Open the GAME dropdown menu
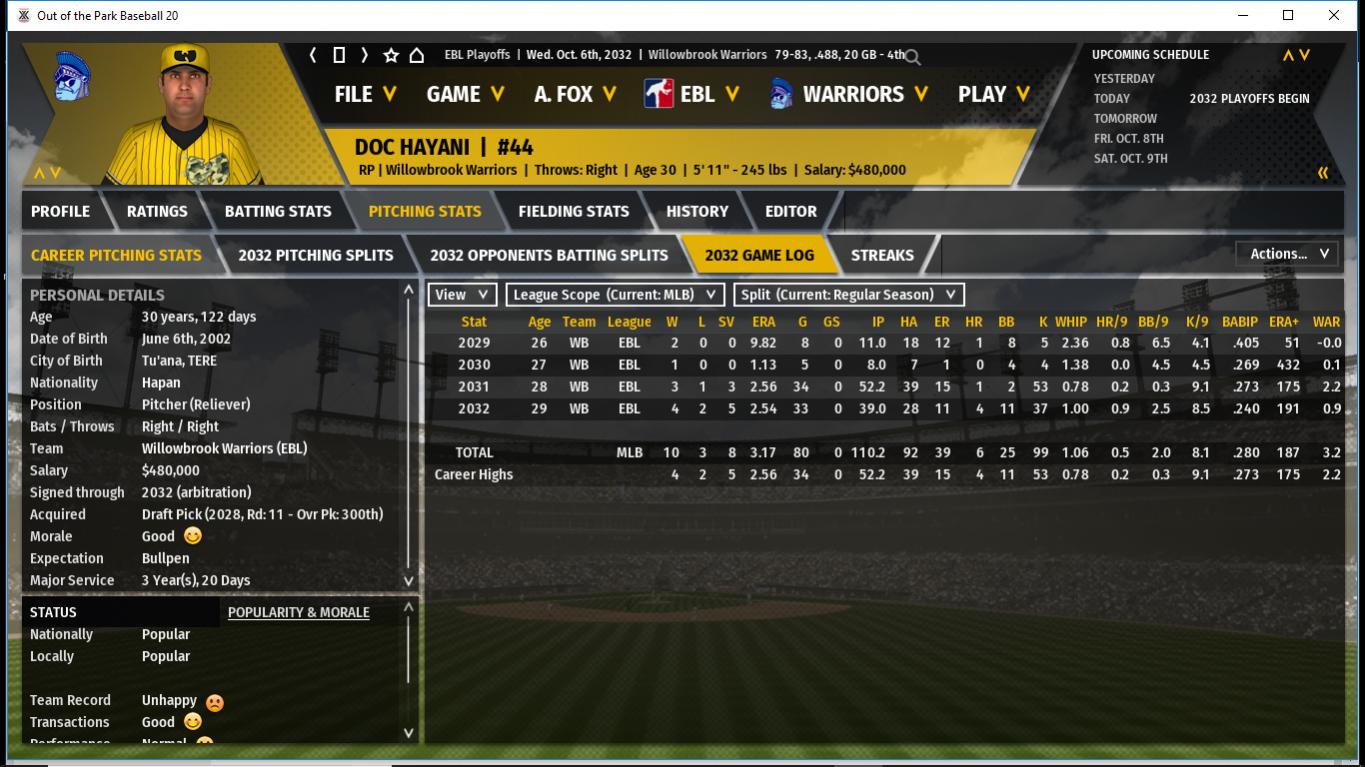Image resolution: width=1365 pixels, height=767 pixels. pos(464,94)
